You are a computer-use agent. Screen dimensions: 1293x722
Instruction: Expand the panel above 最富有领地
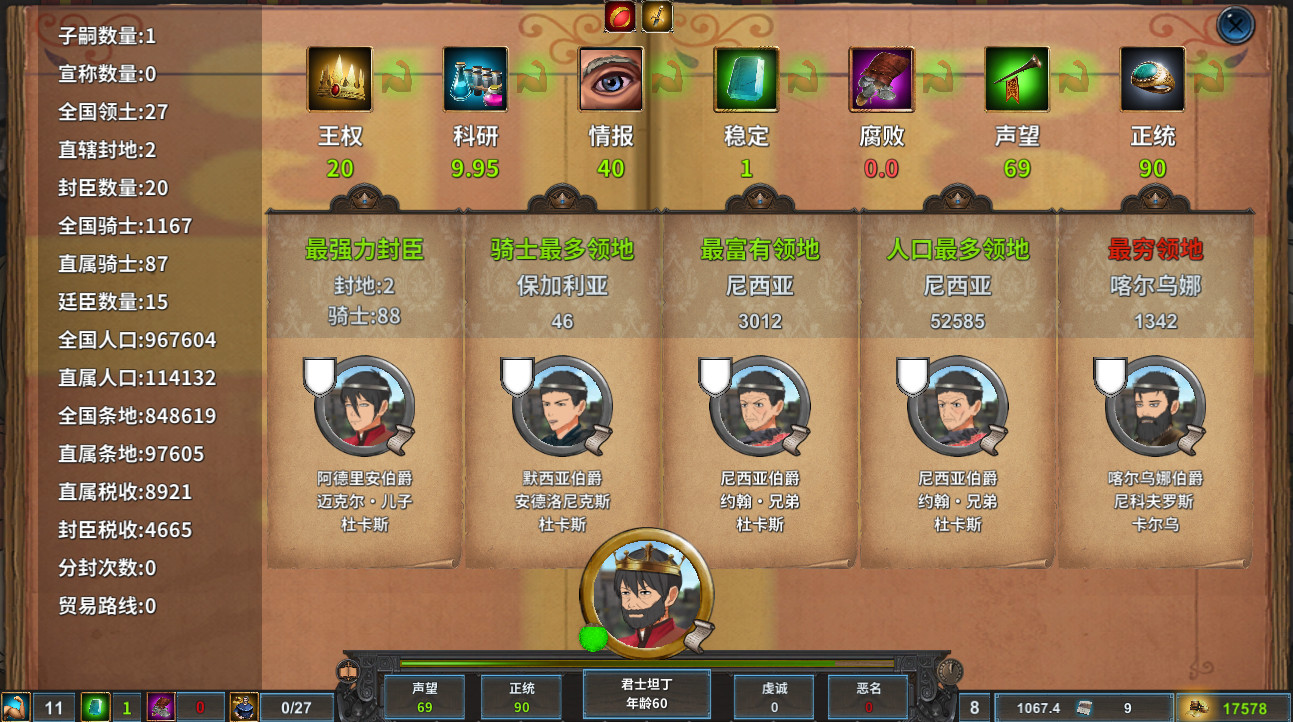[x=759, y=197]
